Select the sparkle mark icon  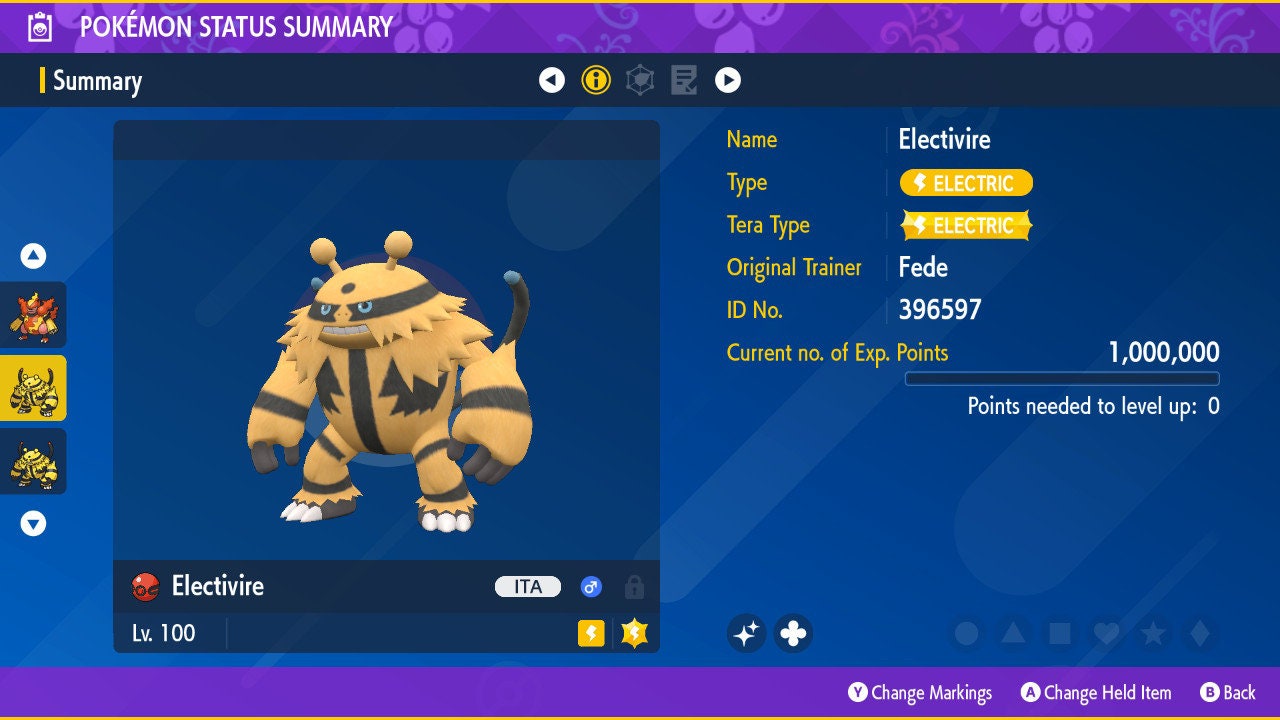point(746,633)
